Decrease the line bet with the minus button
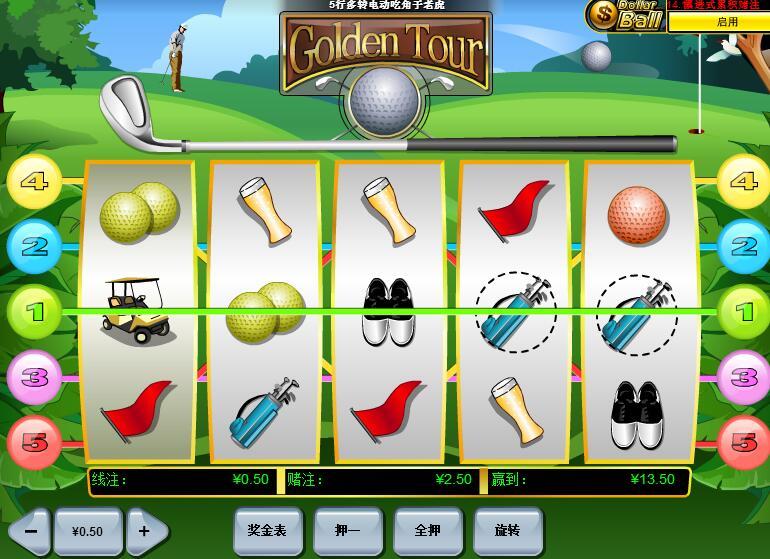Viewport: 770px width, 559px height. tap(29, 531)
